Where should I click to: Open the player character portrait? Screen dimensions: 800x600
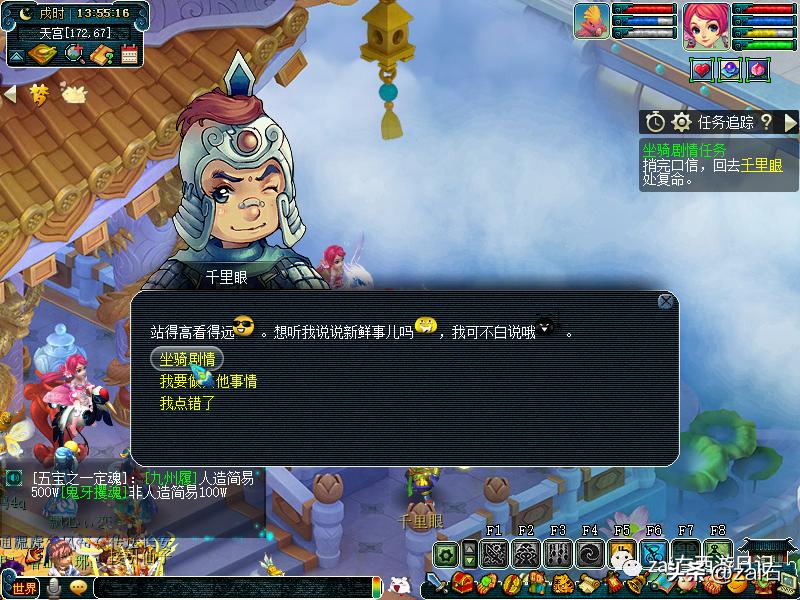(706, 21)
